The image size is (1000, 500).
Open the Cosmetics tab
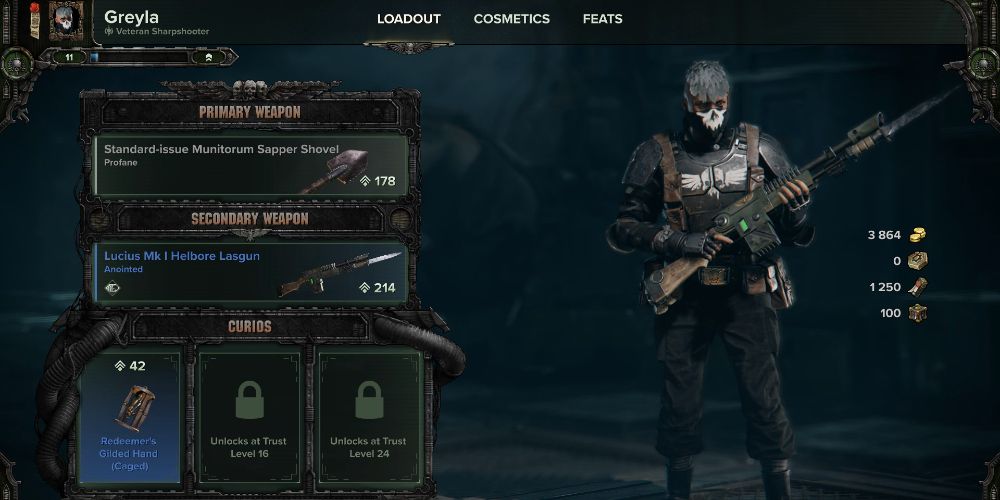click(x=511, y=19)
